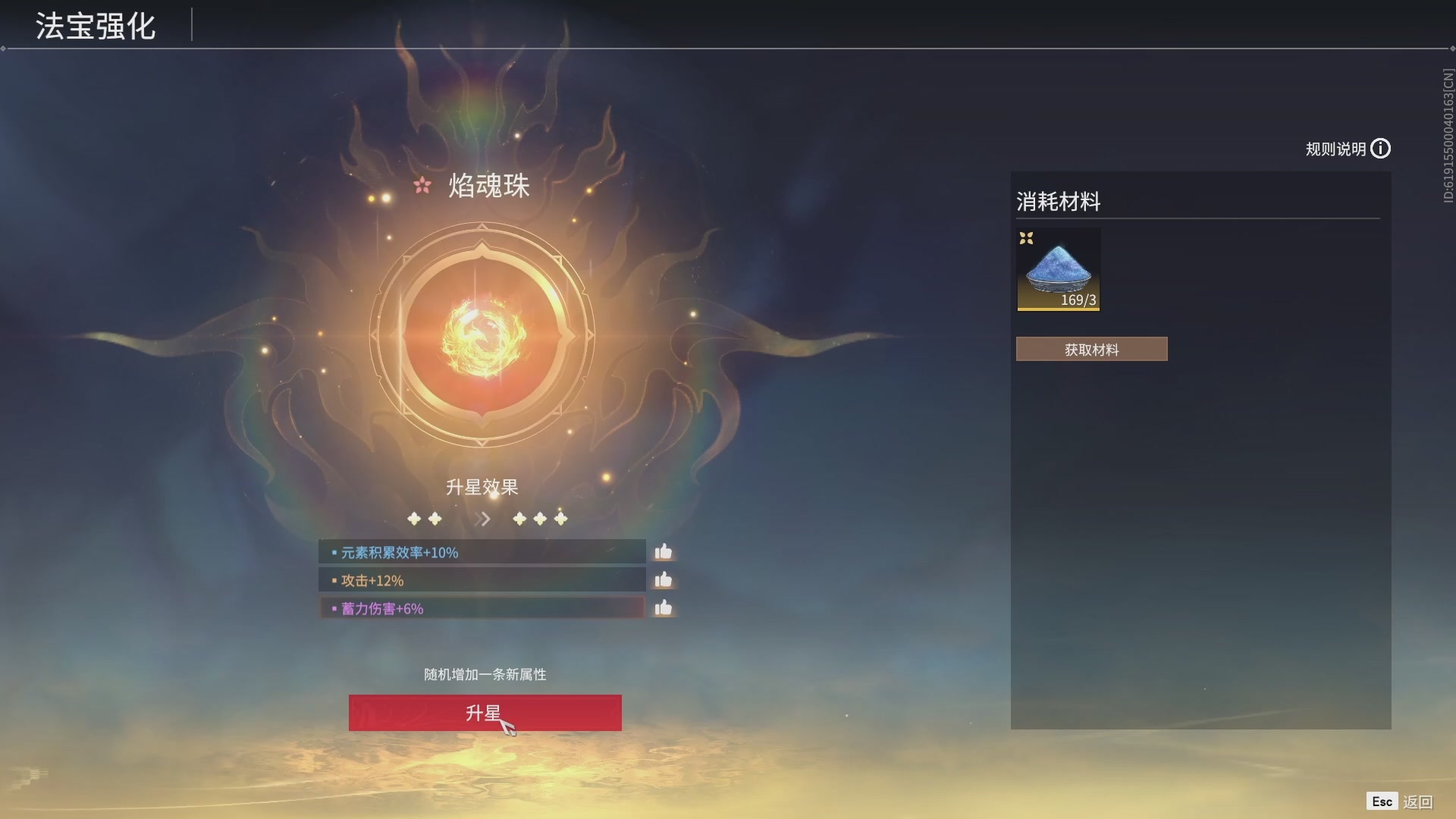Screen dimensions: 1456x819
Task: Open the 规则说明 info icon
Action: (1382, 149)
